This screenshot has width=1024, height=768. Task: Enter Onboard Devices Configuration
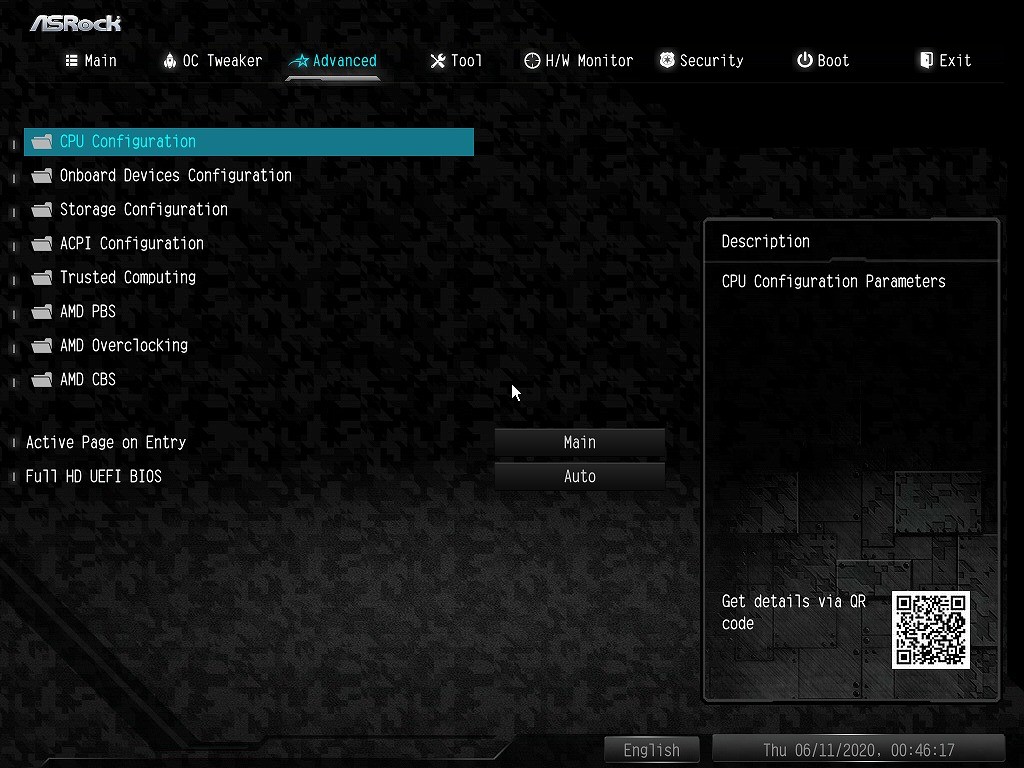click(x=175, y=176)
